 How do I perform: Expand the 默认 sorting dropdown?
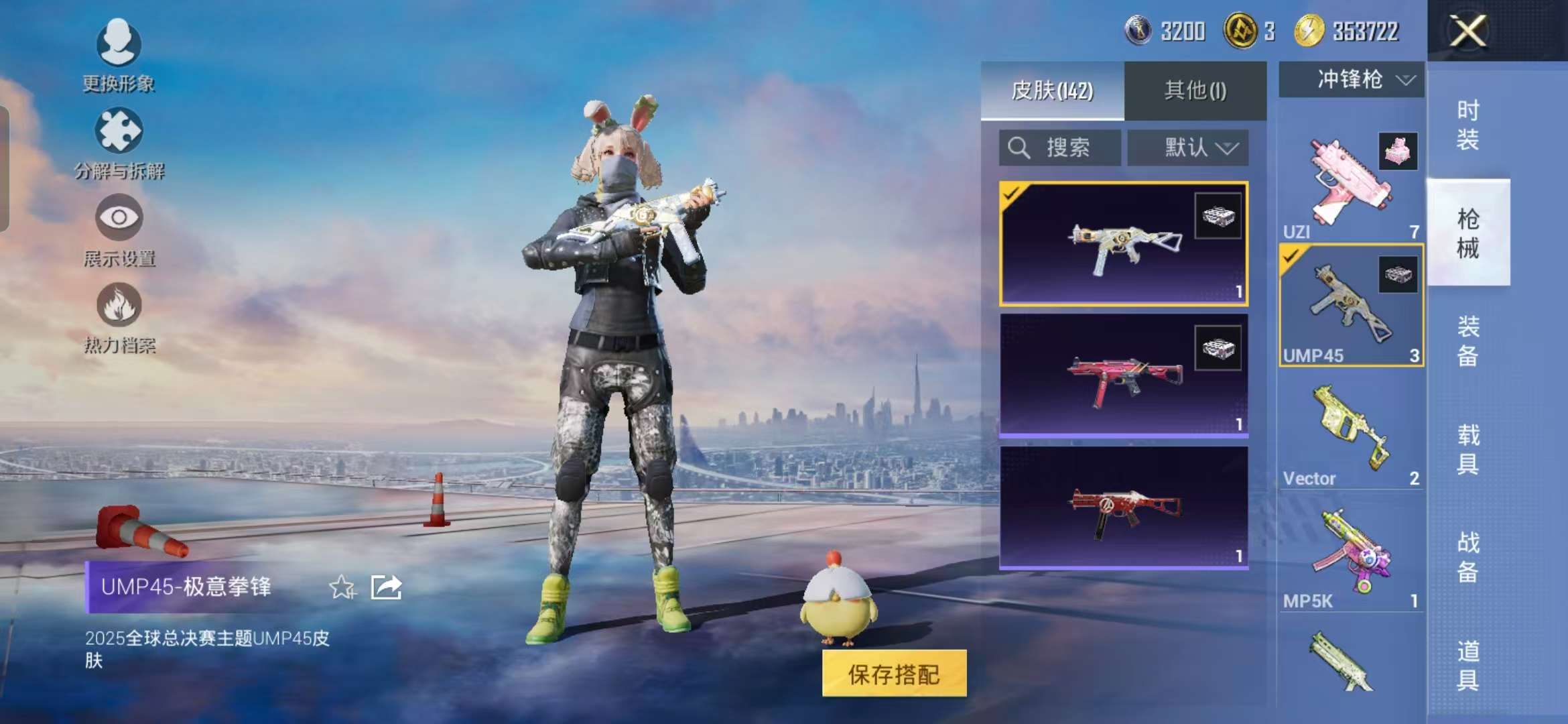coord(1189,146)
